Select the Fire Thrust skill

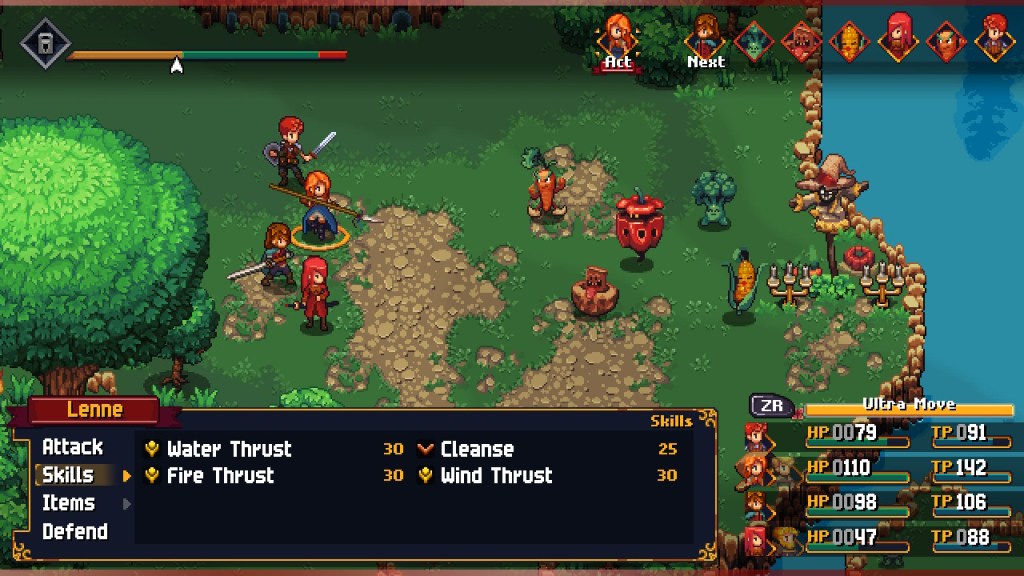[x=220, y=476]
